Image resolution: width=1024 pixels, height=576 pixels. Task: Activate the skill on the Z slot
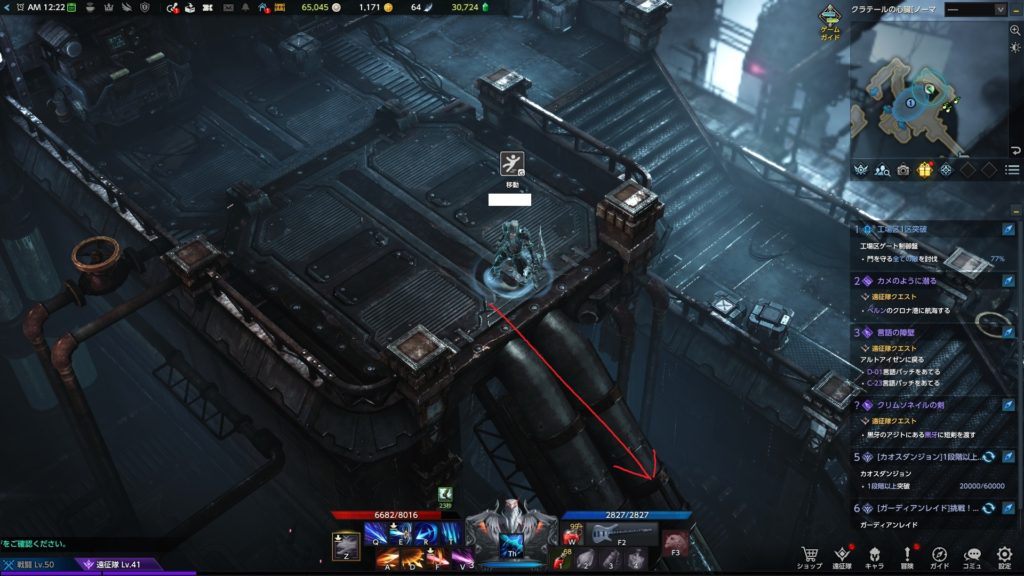point(346,546)
